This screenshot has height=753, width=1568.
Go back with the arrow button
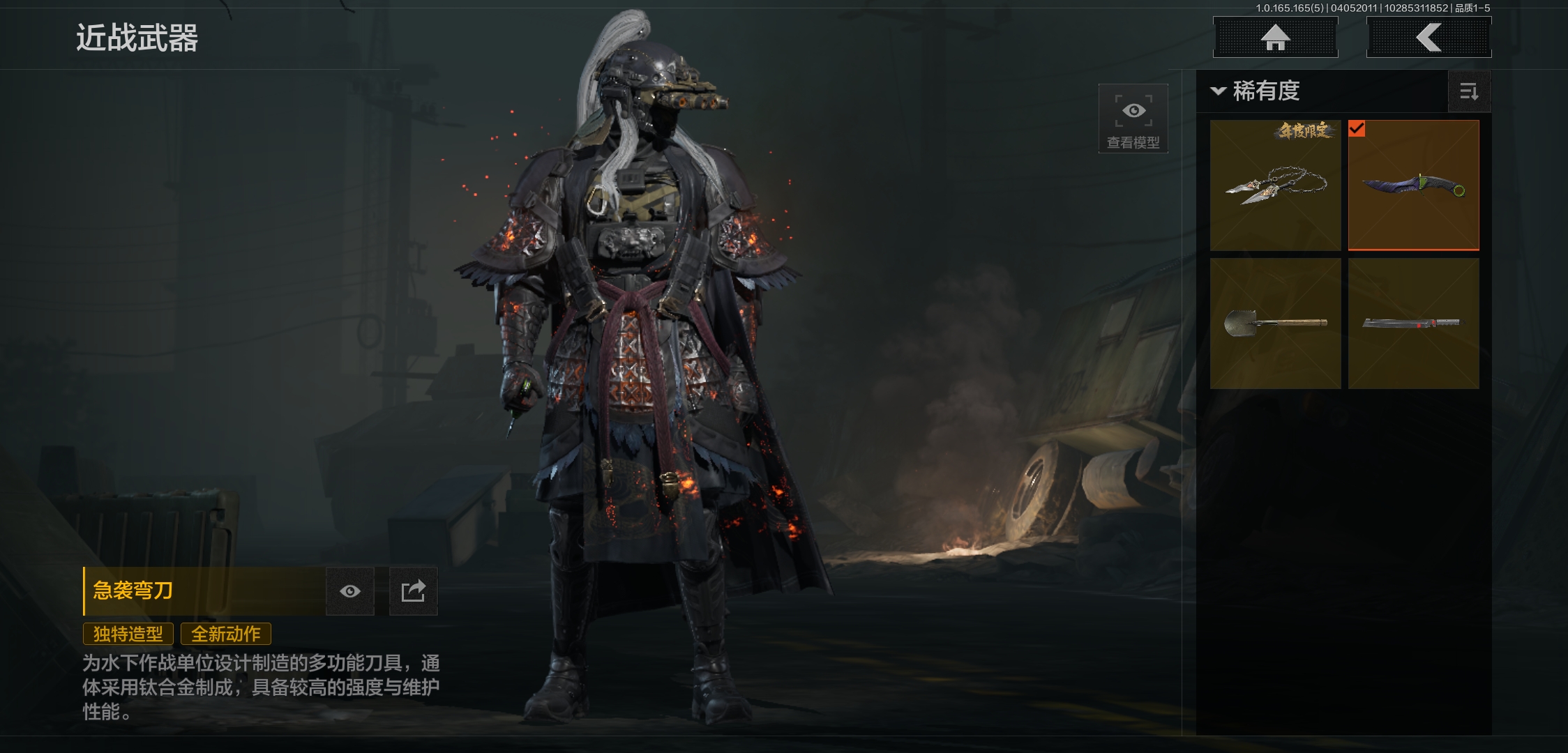coord(1428,38)
